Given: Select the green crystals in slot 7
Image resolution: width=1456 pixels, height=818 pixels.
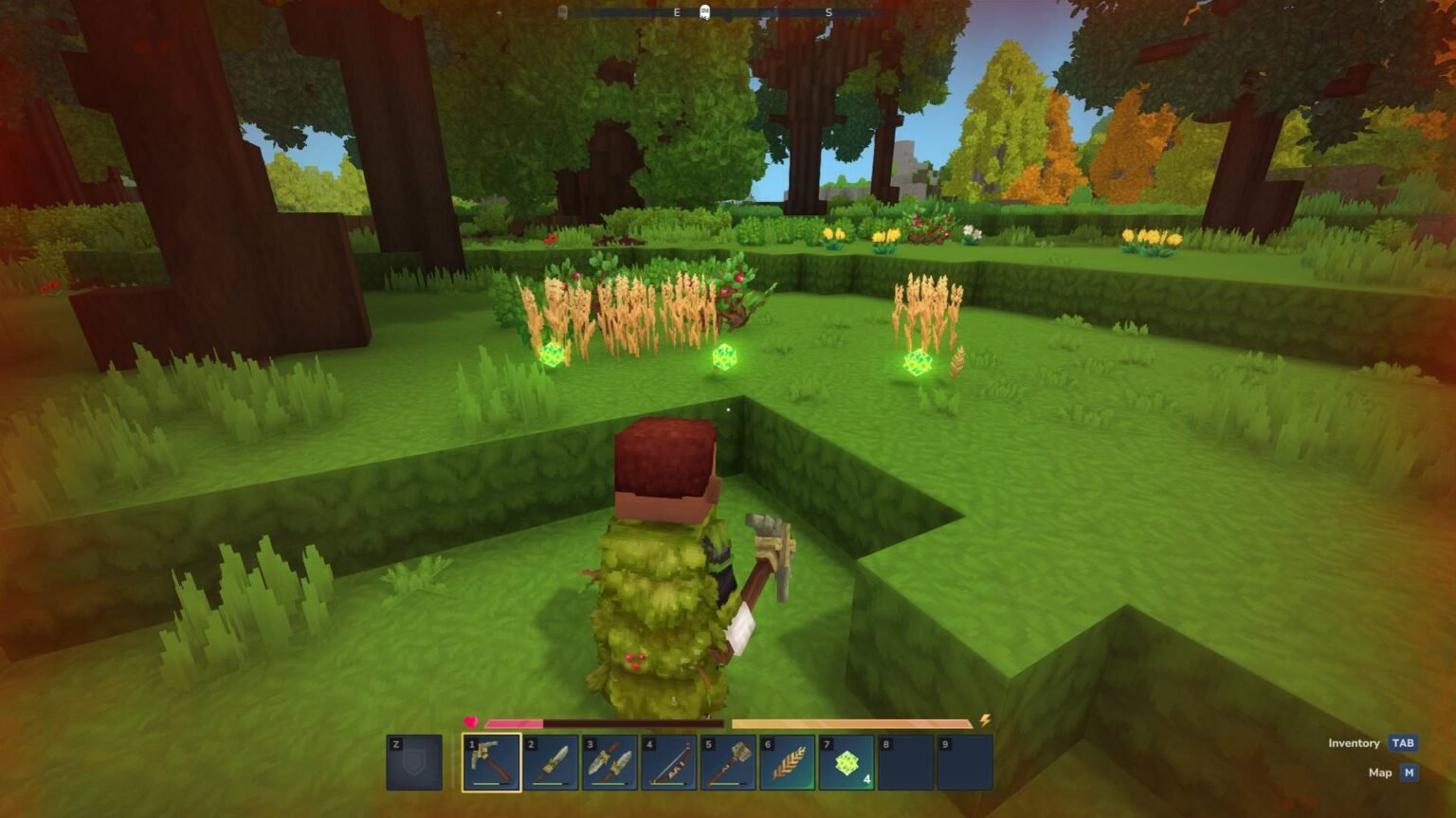Looking at the screenshot, I should 846,763.
